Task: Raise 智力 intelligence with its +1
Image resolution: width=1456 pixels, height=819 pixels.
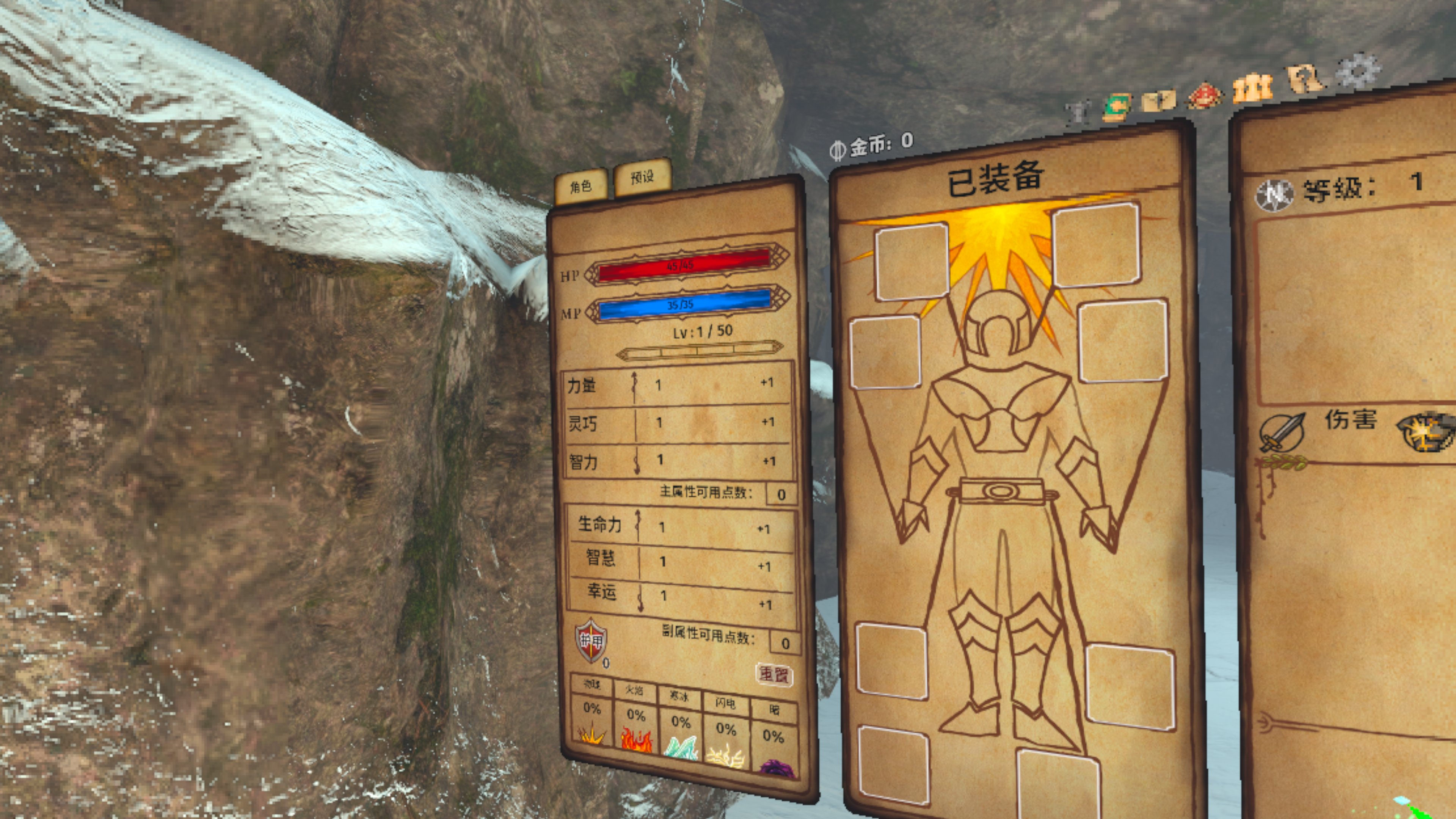Action: click(769, 461)
